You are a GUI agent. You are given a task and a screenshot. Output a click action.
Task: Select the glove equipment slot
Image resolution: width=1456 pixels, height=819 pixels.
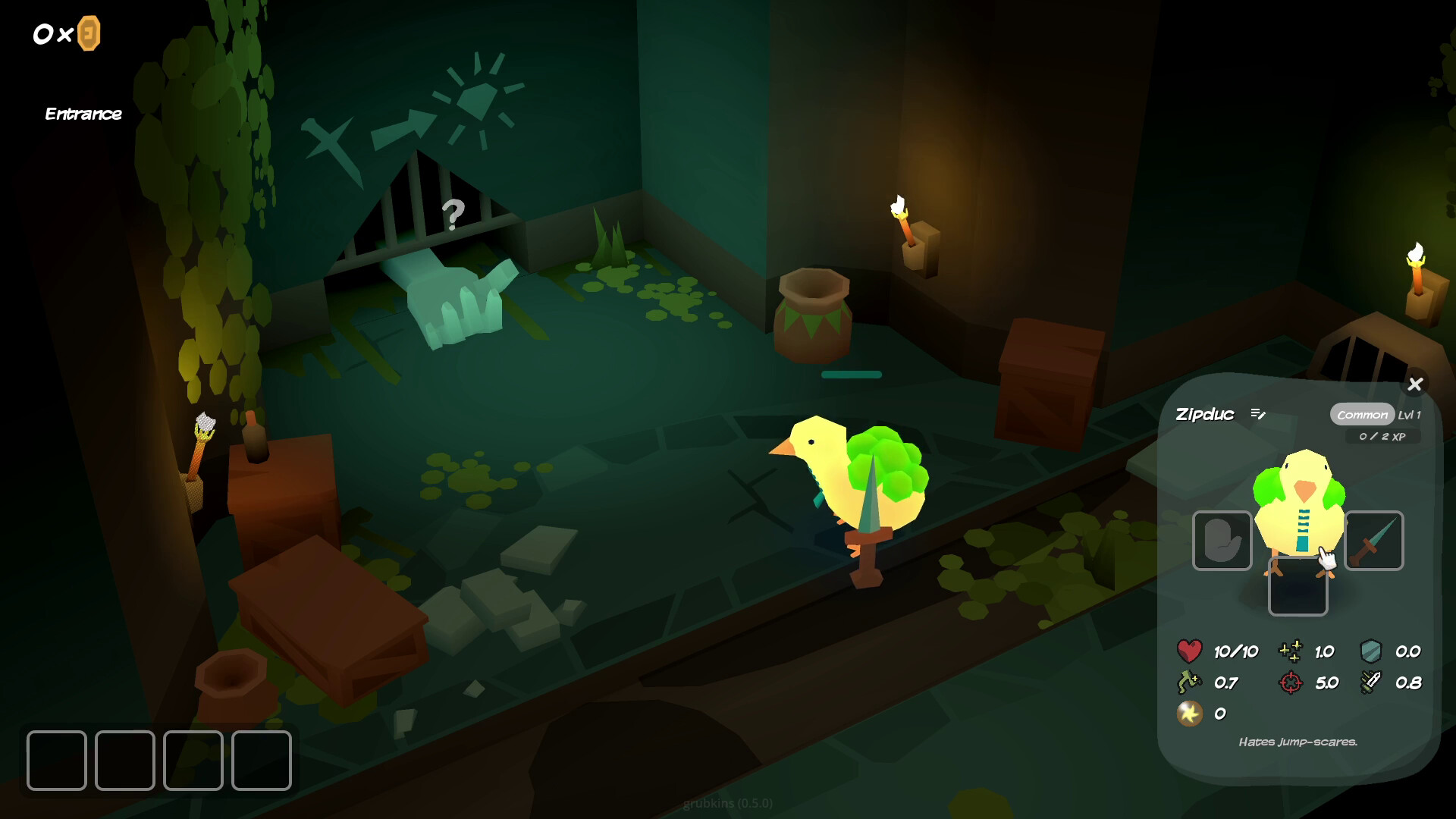tap(1222, 541)
